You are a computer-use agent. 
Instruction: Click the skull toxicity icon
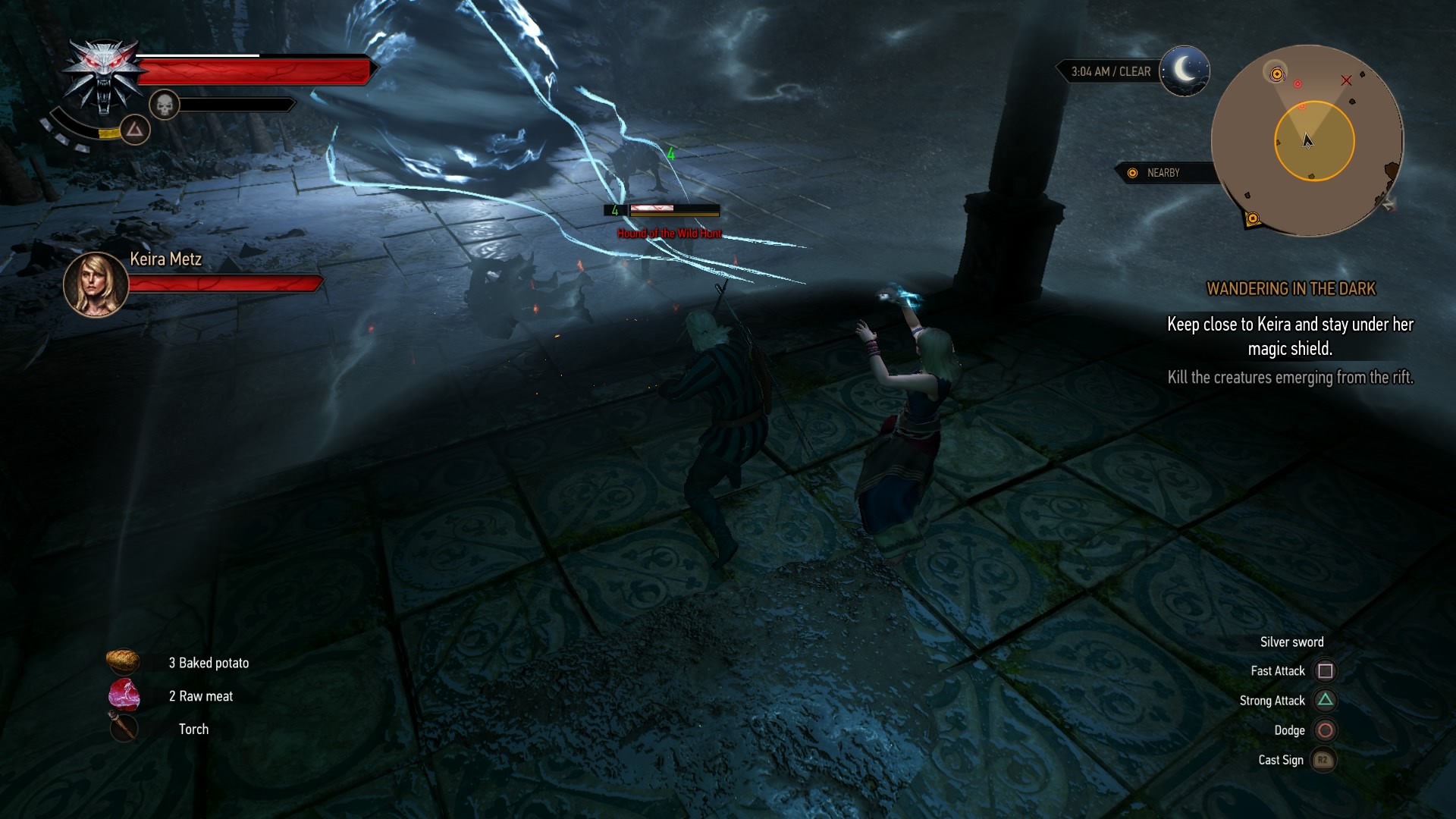[164, 105]
